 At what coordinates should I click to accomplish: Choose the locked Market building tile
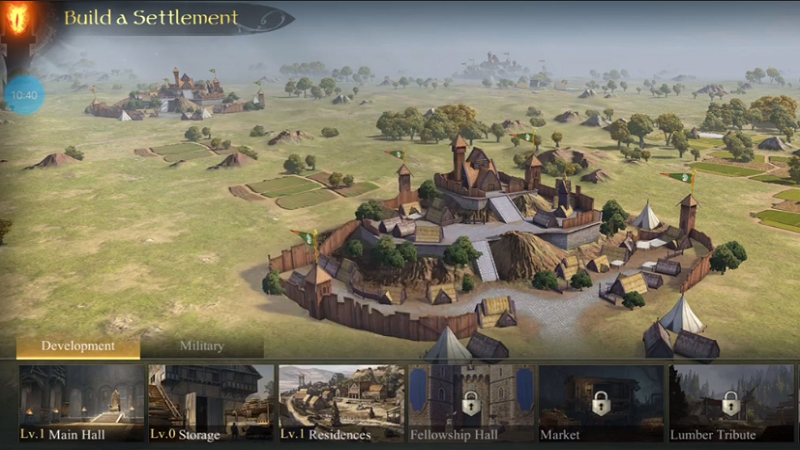tap(600, 403)
